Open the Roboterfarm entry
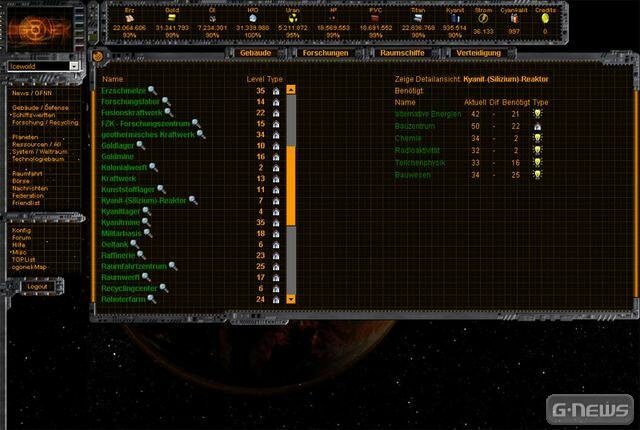Screen dimensions: 640x430 (127, 299)
